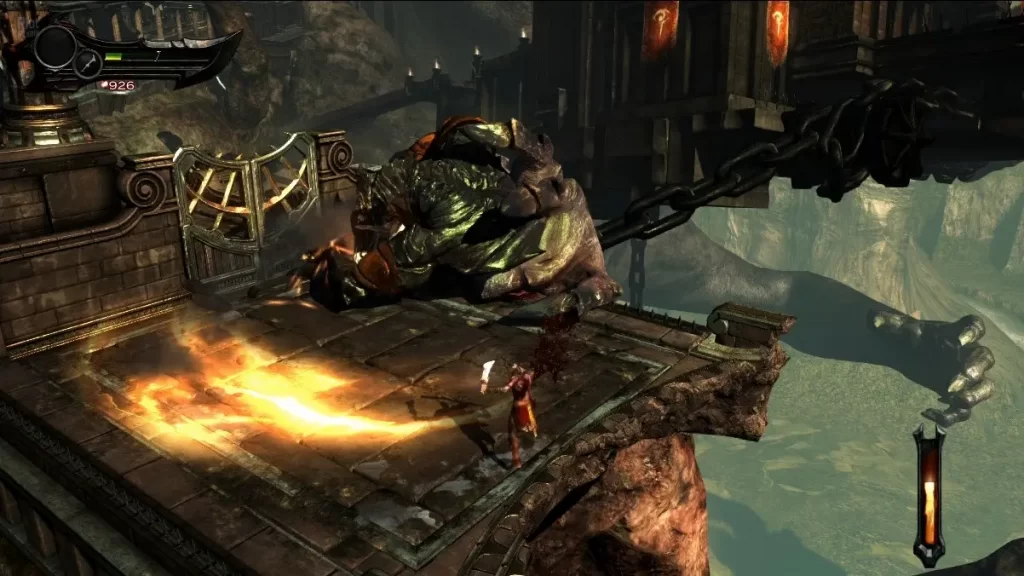Select the equipped blade weapon icon
Screen dimensions: 1024x576
coord(87,64)
